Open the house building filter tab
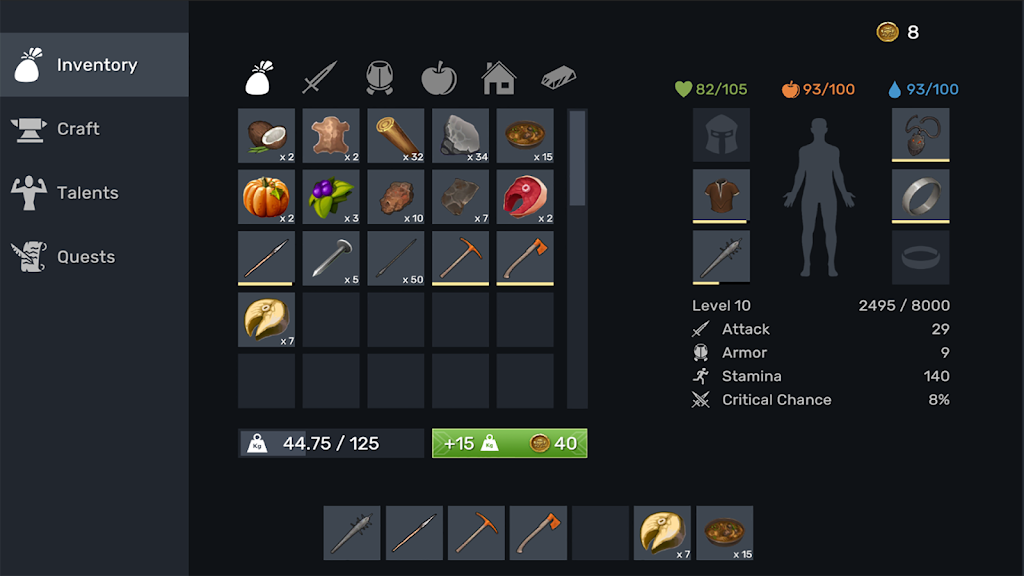1024x576 pixels. (498, 77)
